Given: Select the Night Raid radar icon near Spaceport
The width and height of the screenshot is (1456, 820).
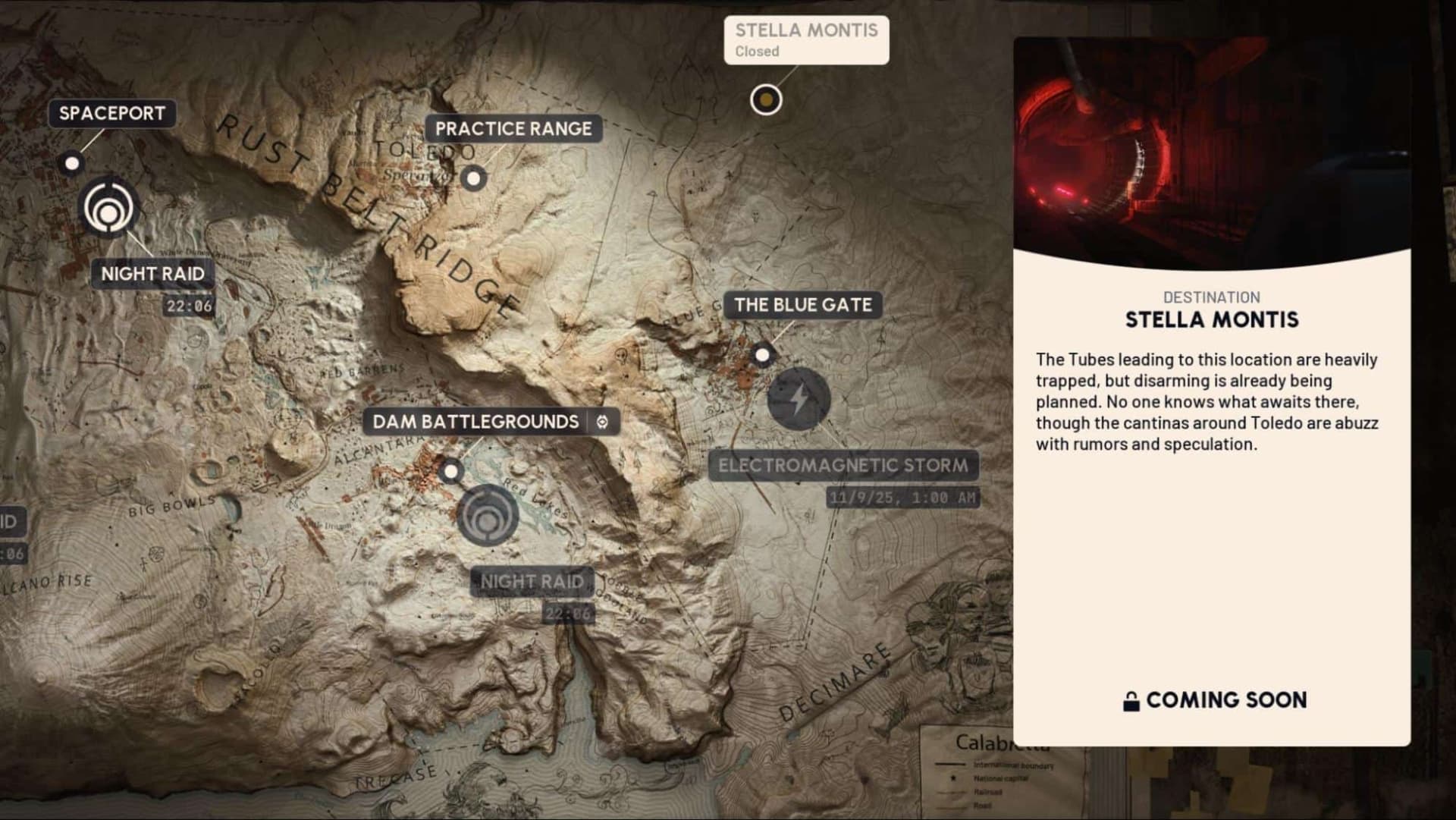Looking at the screenshot, I should point(108,206).
